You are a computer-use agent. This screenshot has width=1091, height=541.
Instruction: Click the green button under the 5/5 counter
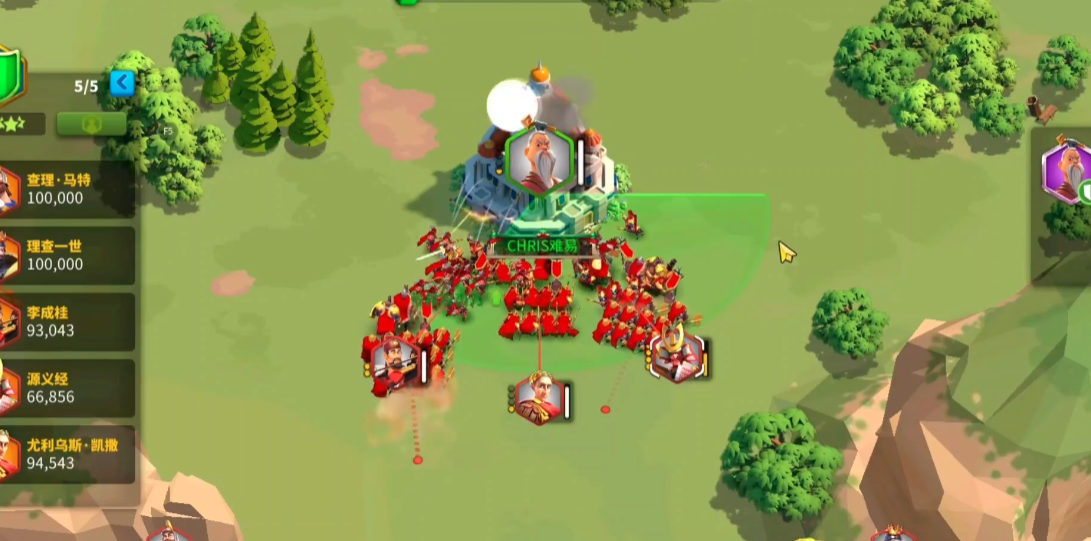[x=91, y=124]
